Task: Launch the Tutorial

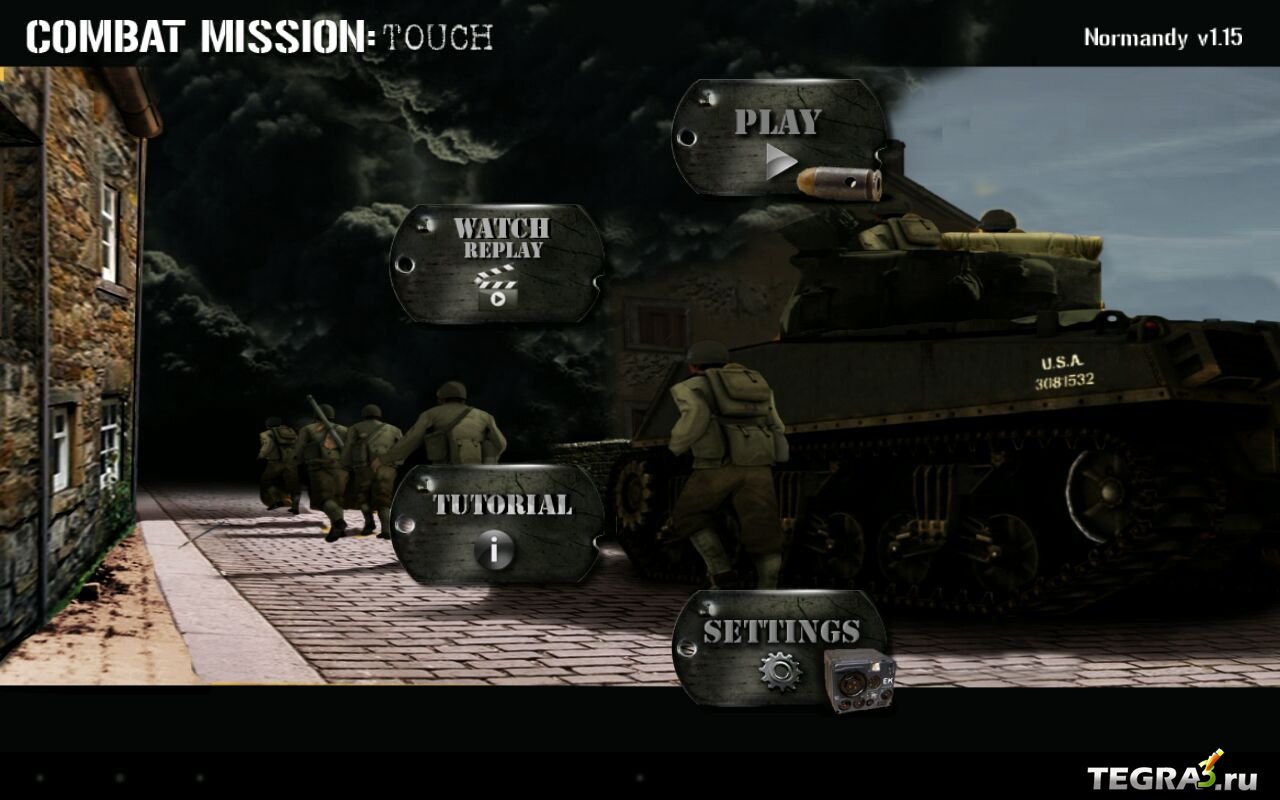Action: (498, 523)
